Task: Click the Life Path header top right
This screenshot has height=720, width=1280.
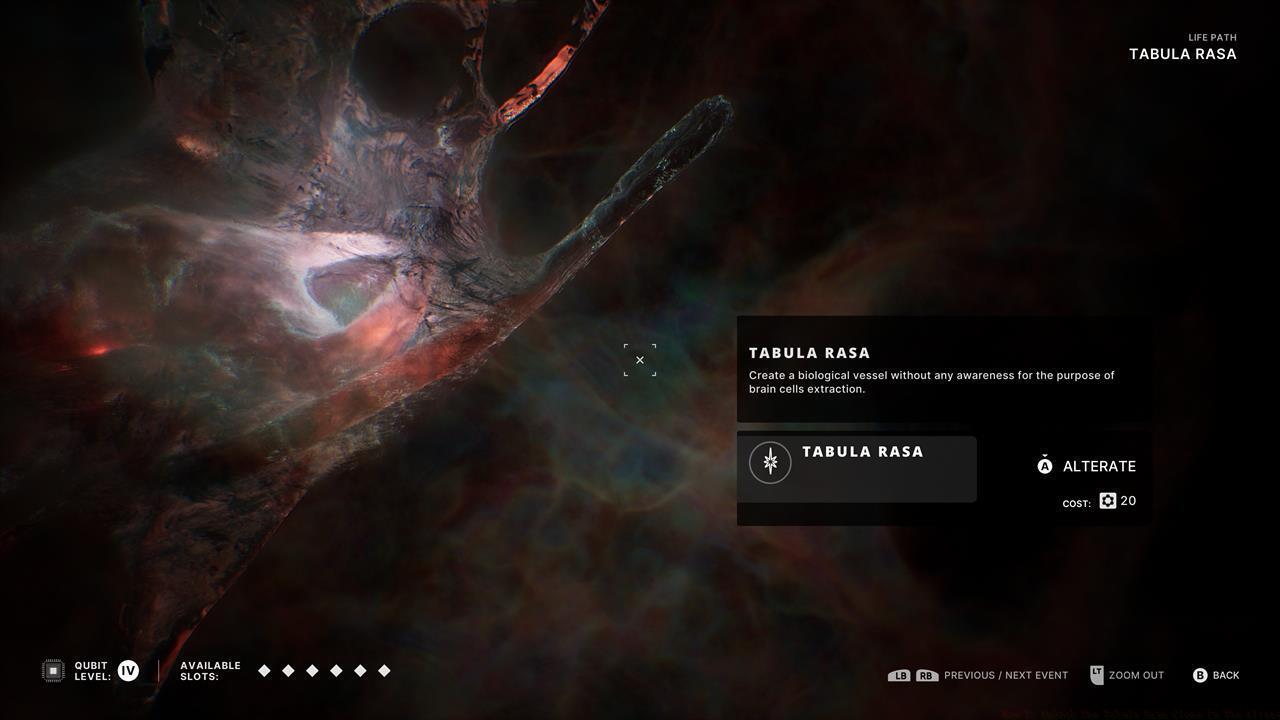Action: point(1182,46)
